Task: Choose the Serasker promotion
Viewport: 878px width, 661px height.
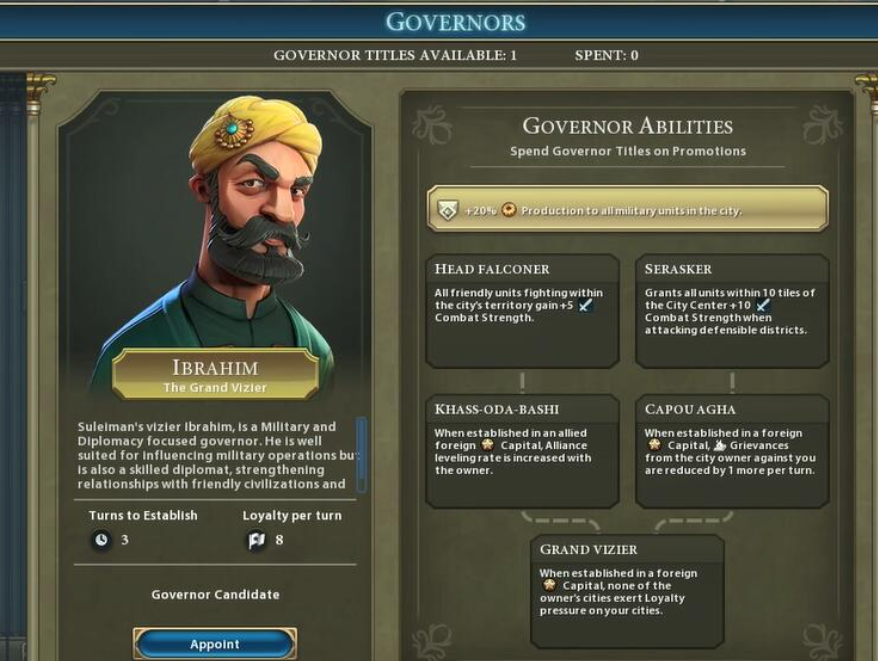Action: pyautogui.click(x=731, y=311)
